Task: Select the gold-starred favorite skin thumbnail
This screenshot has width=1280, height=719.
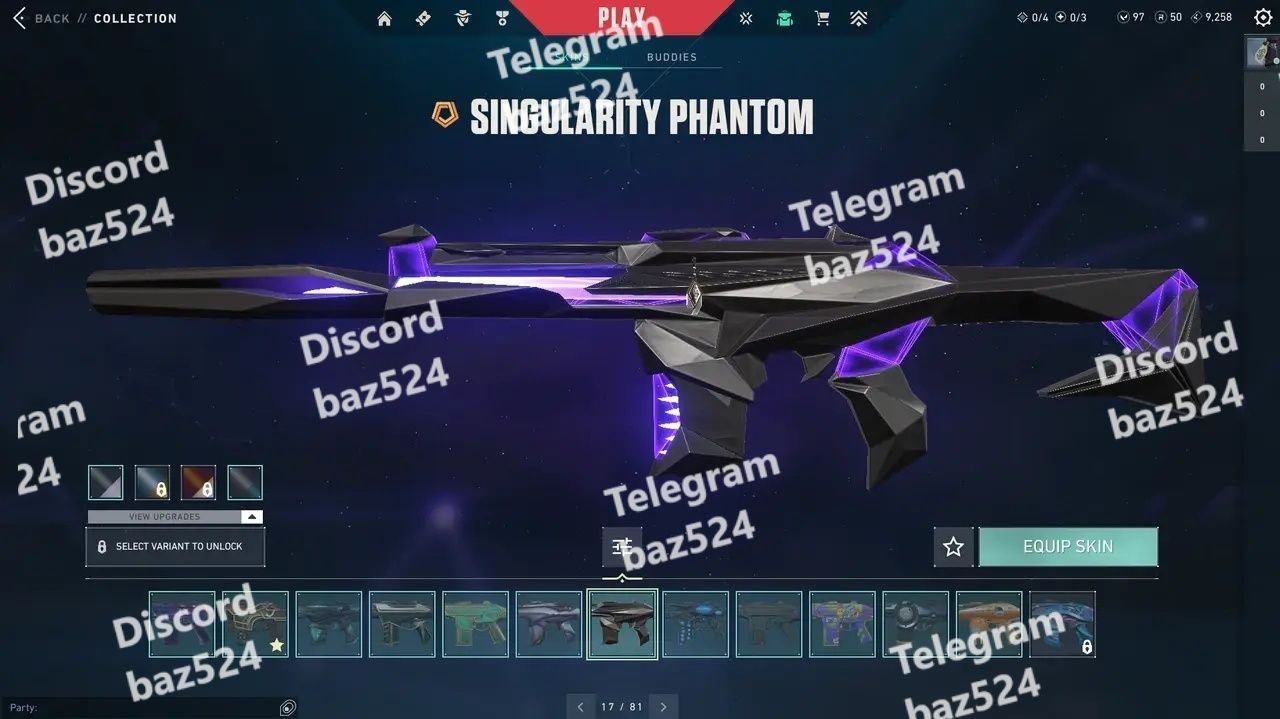Action: coord(255,624)
